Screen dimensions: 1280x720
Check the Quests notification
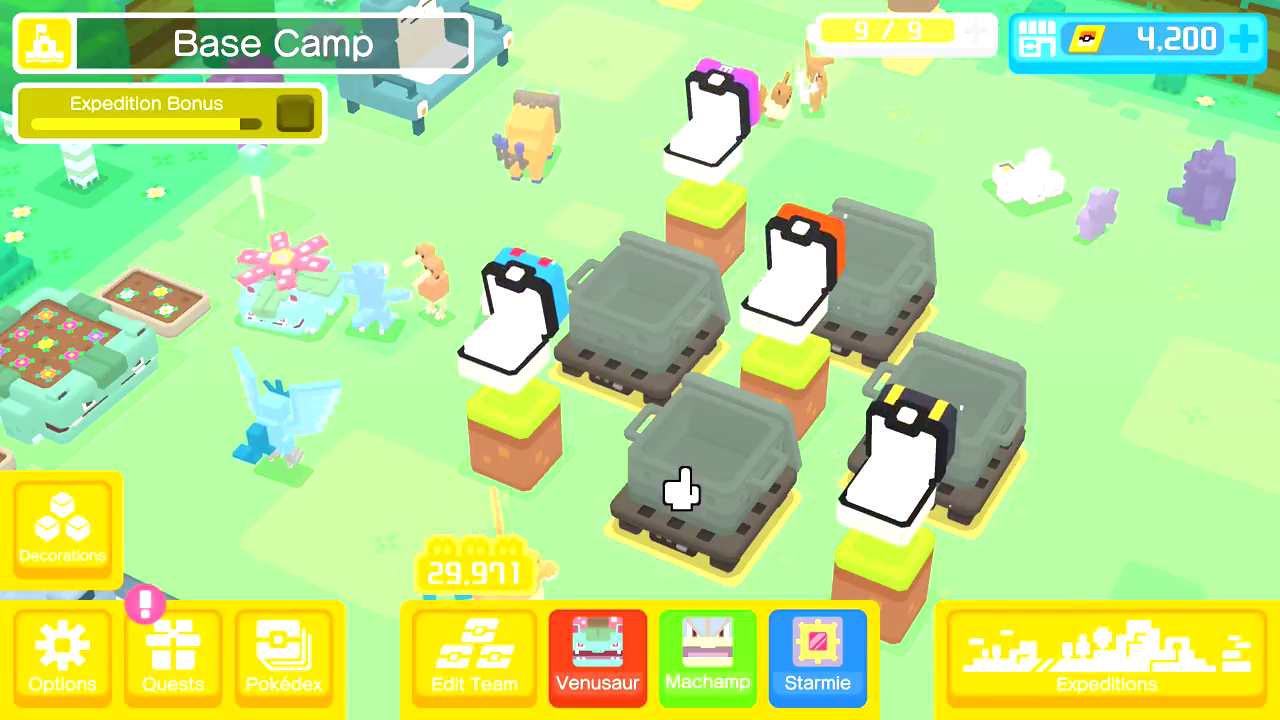click(x=172, y=657)
